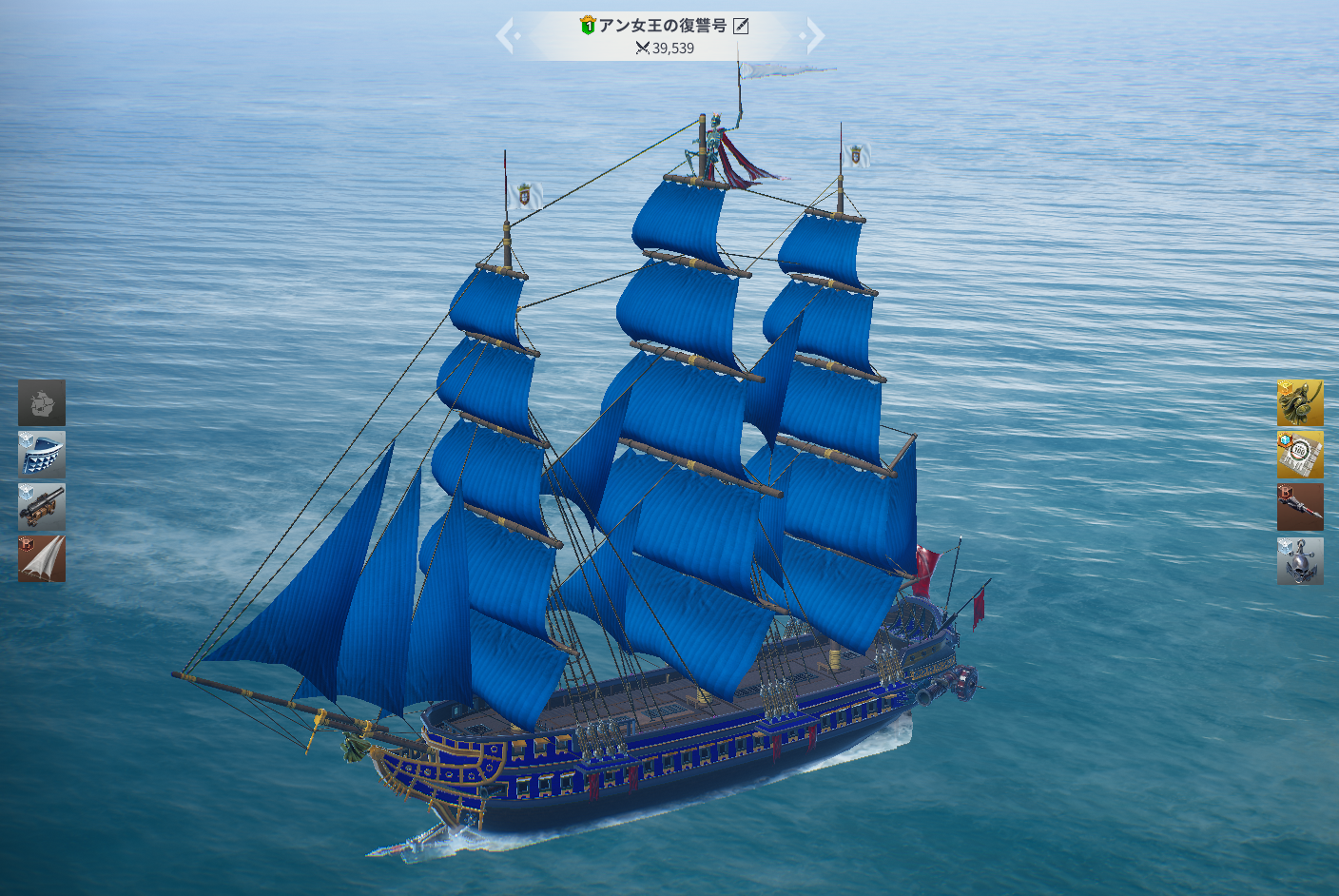Select the stamped certificate item slot

pyautogui.click(x=1300, y=456)
